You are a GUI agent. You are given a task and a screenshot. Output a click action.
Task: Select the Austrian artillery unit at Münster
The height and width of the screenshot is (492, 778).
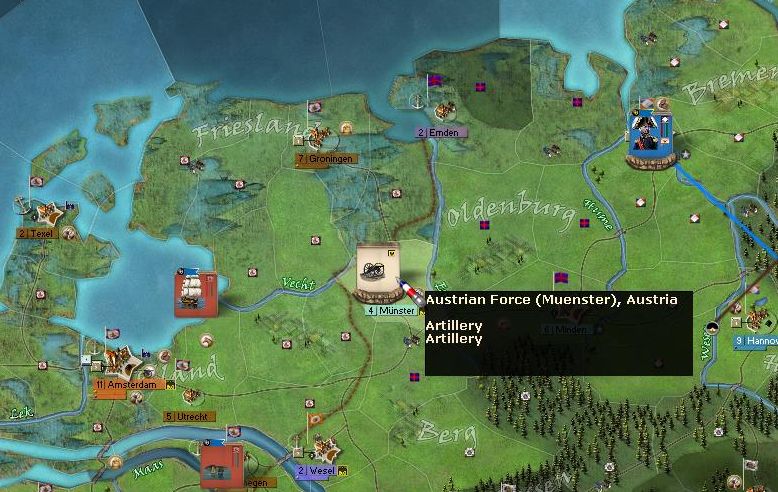[378, 270]
